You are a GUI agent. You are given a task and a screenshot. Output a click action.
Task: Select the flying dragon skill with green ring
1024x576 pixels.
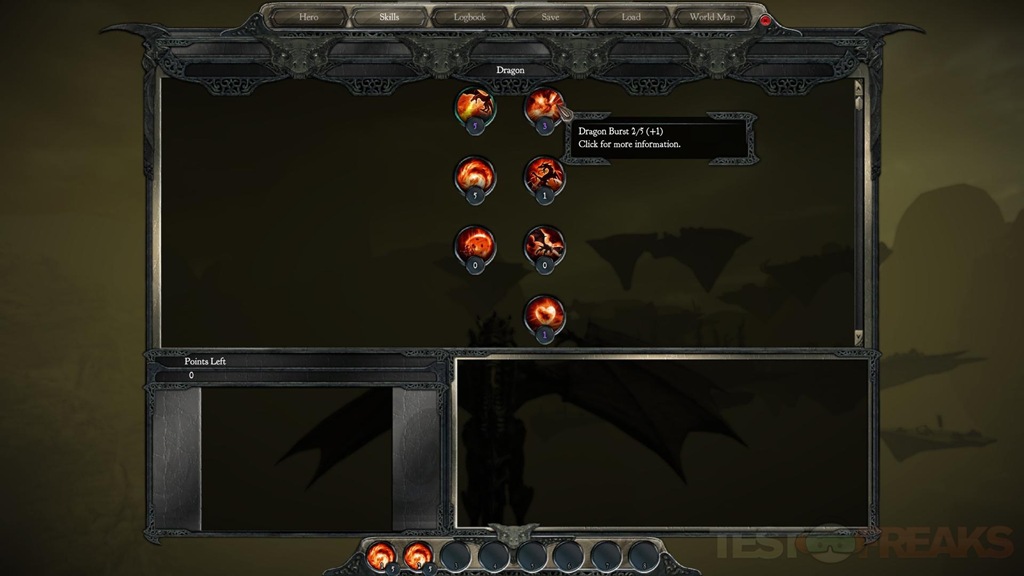475,105
